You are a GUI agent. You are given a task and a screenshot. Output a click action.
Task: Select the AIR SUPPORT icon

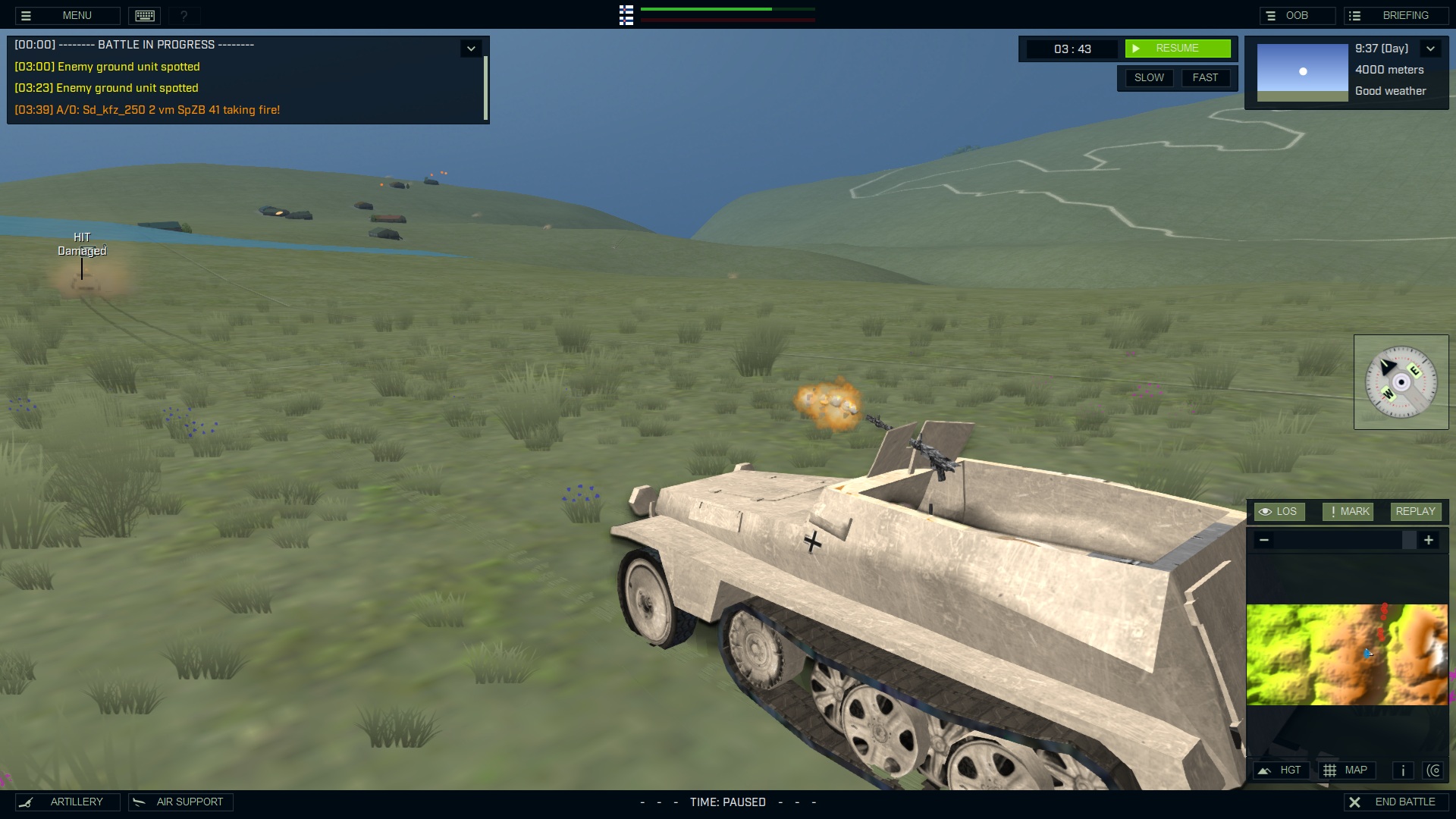(x=180, y=802)
